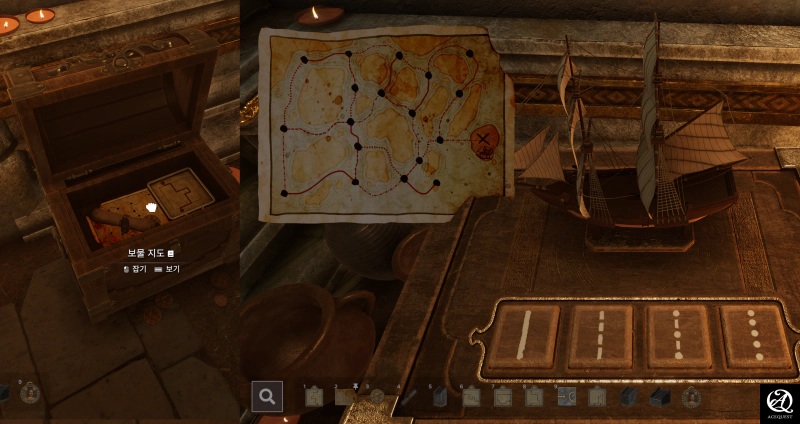Select the diagonal stick item in hotbar slot 4
The width and height of the screenshot is (800, 424).
[x=408, y=397]
